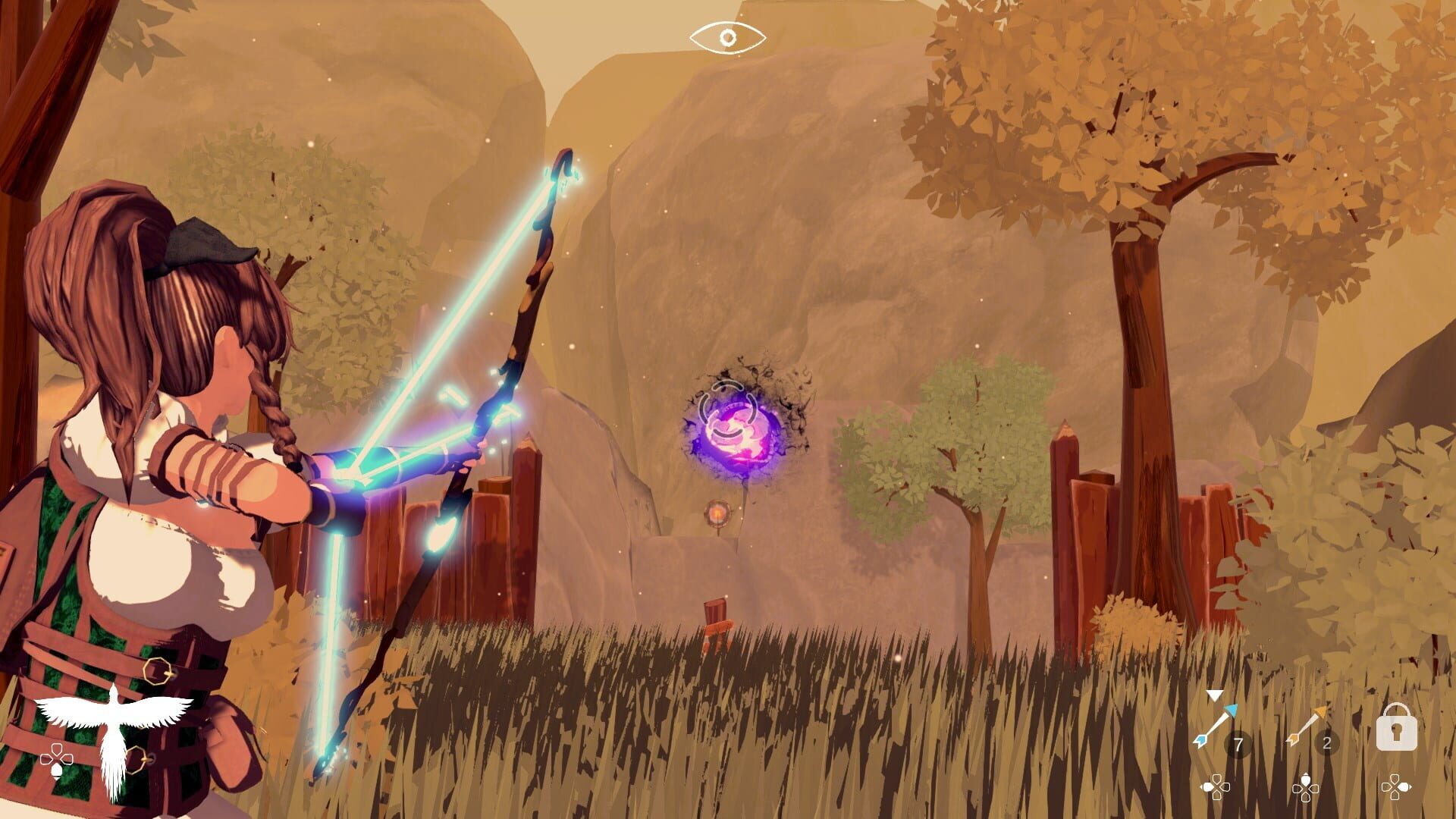The image size is (1456, 819).
Task: Select the gold arrow count badge showing 2
Action: [1326, 742]
